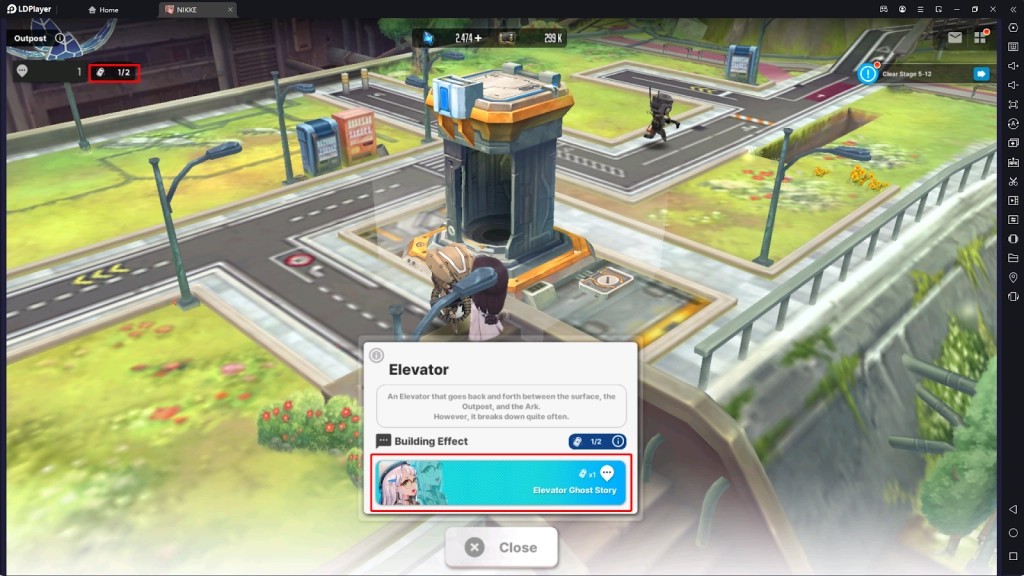The image size is (1024, 576).
Task: Start the Elevator Ghost Story episode
Action: click(501, 483)
